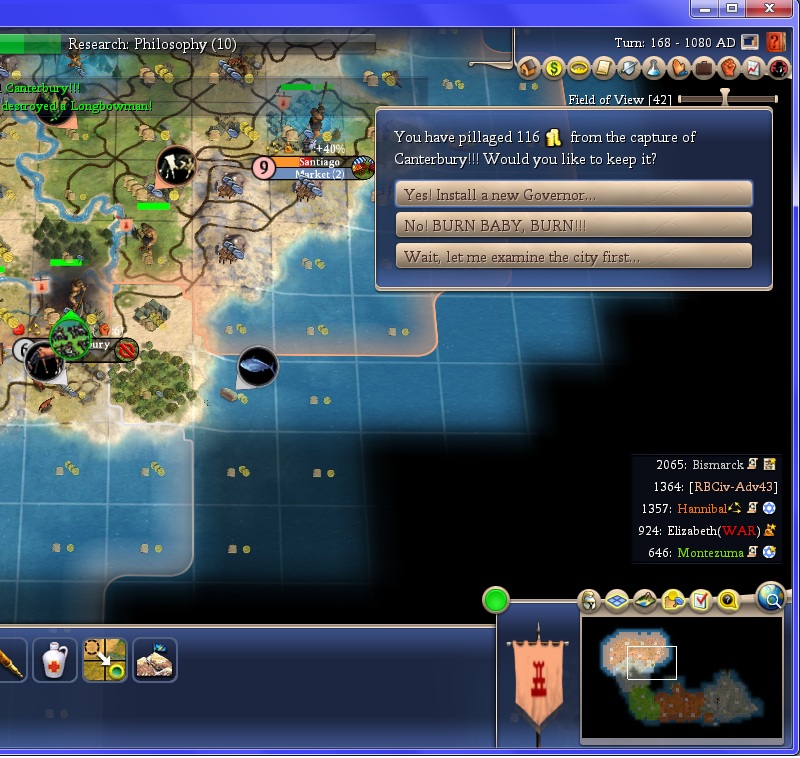Adjust the Field of View slider
The width and height of the screenshot is (800, 758).
[726, 99]
